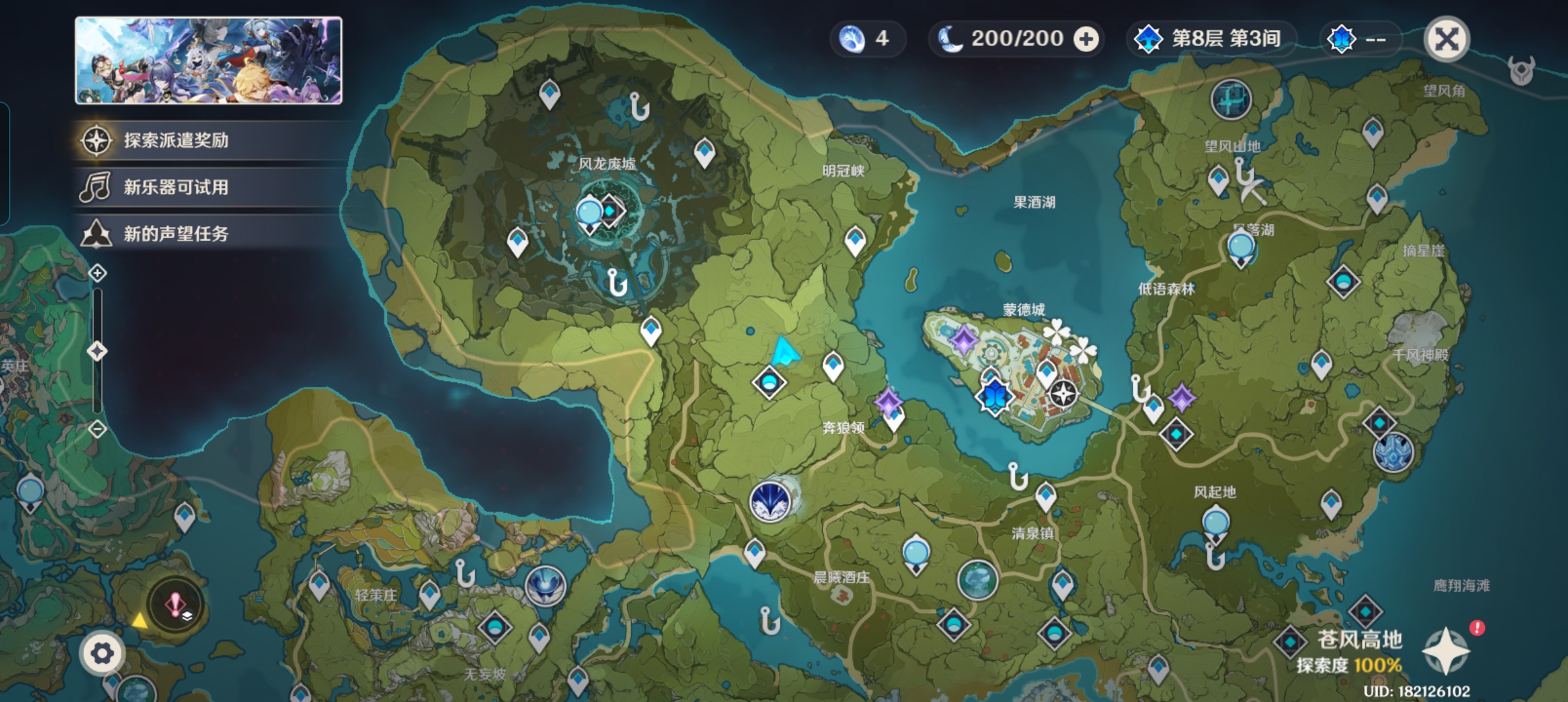Open map settings gear button

click(102, 653)
